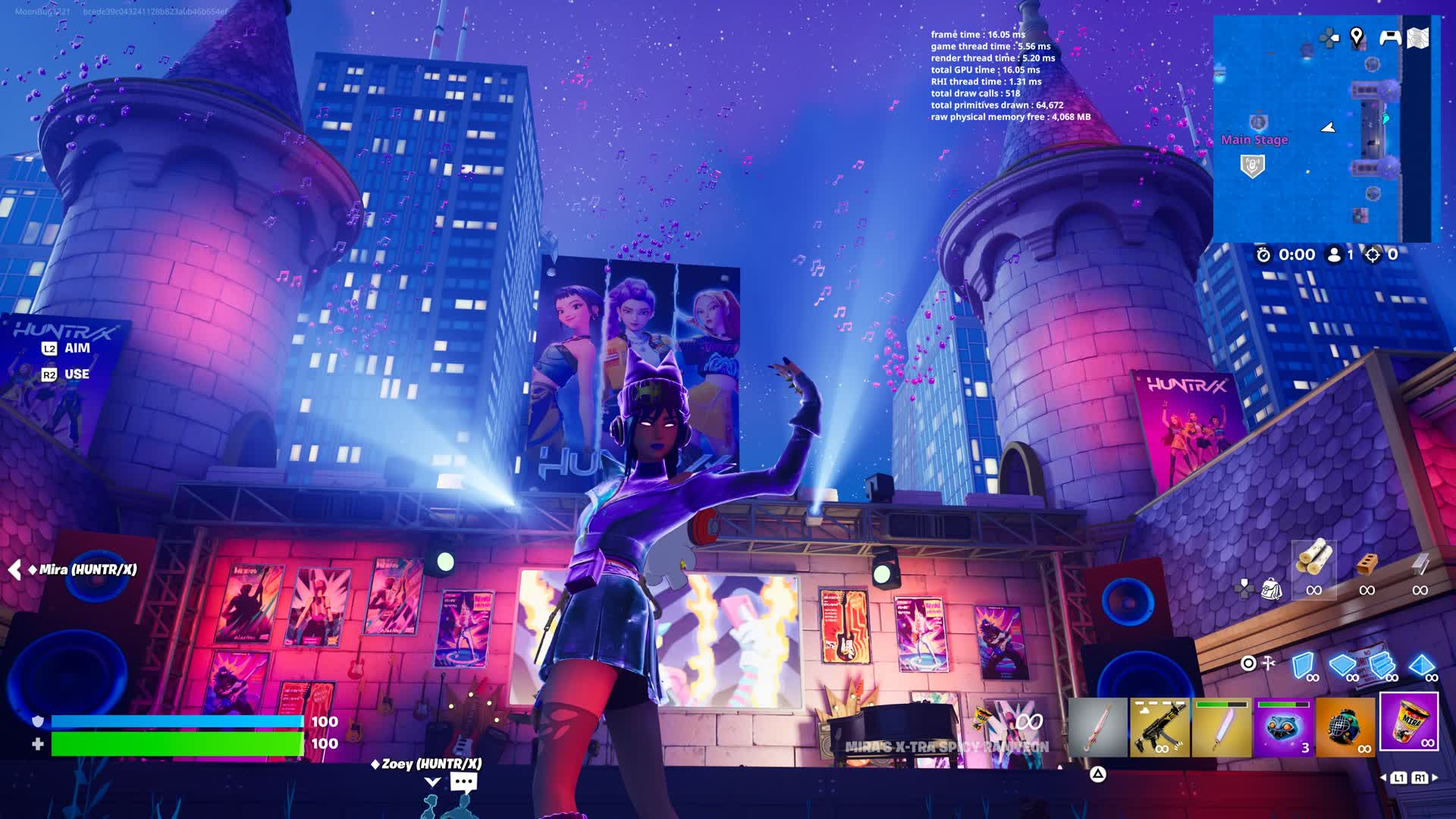The image size is (1456, 819).
Task: Click the R2 USE prompt in HUNTR/X panel
Action: (64, 374)
